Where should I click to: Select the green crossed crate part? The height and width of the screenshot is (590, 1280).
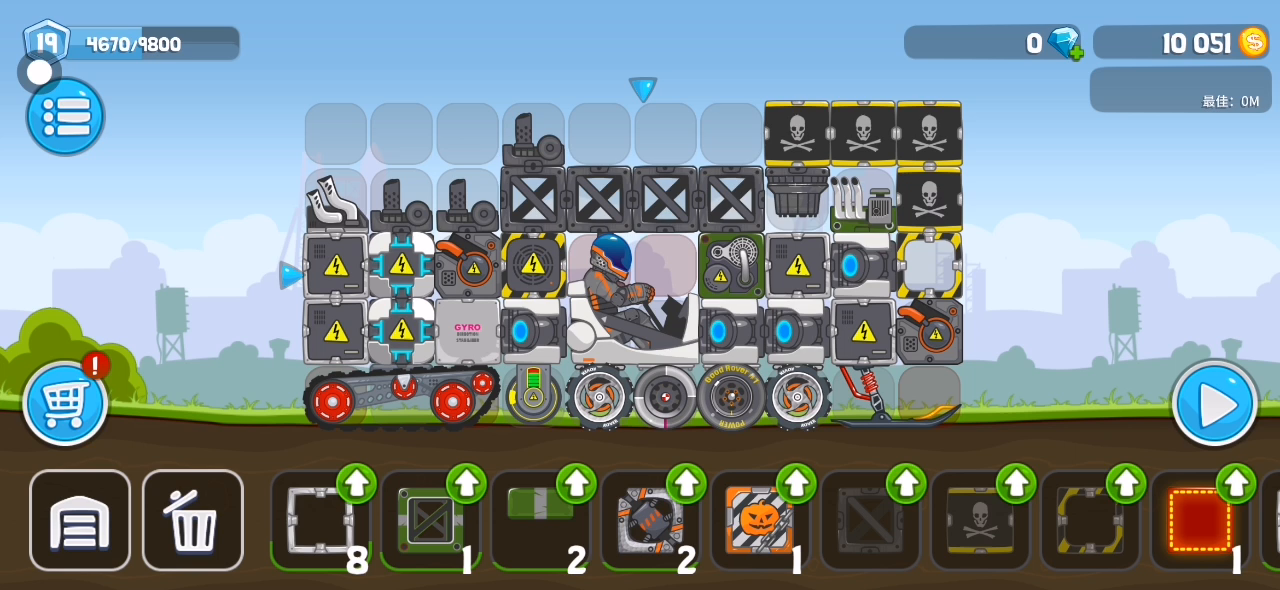click(429, 521)
